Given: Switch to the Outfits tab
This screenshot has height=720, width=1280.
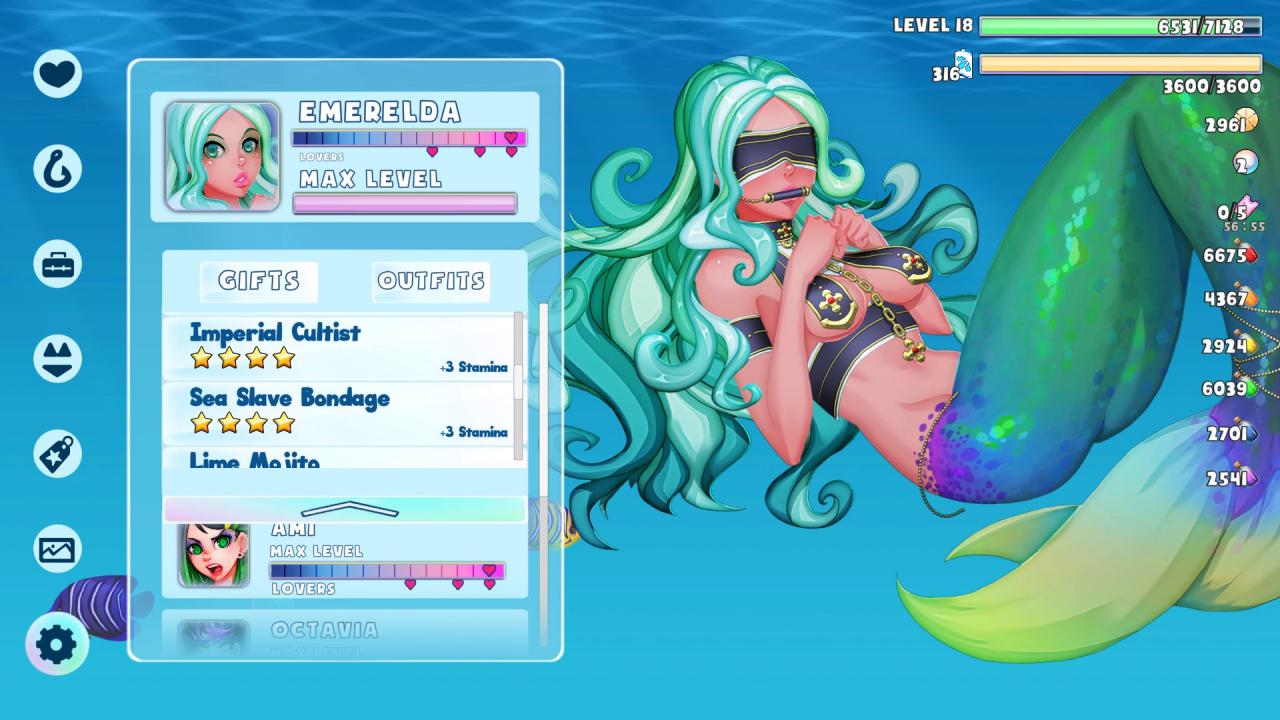Looking at the screenshot, I should click(x=431, y=282).
